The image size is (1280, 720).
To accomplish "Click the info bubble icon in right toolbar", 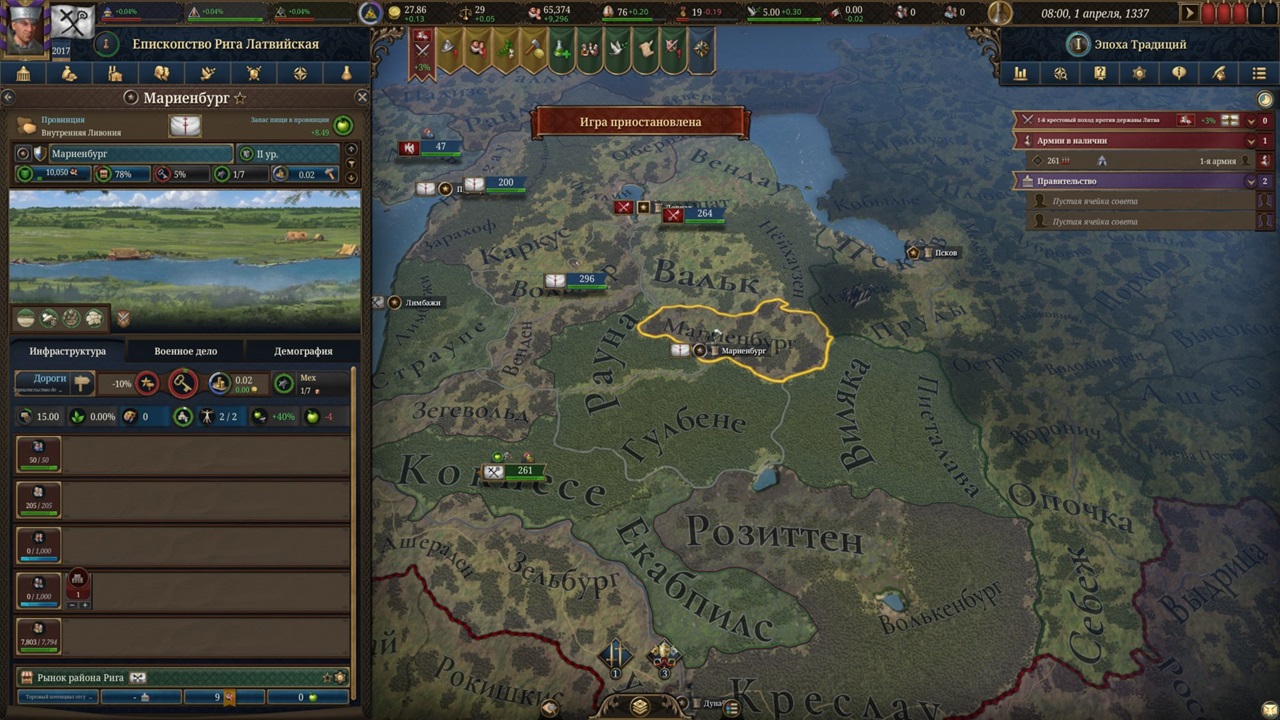I will point(1178,73).
